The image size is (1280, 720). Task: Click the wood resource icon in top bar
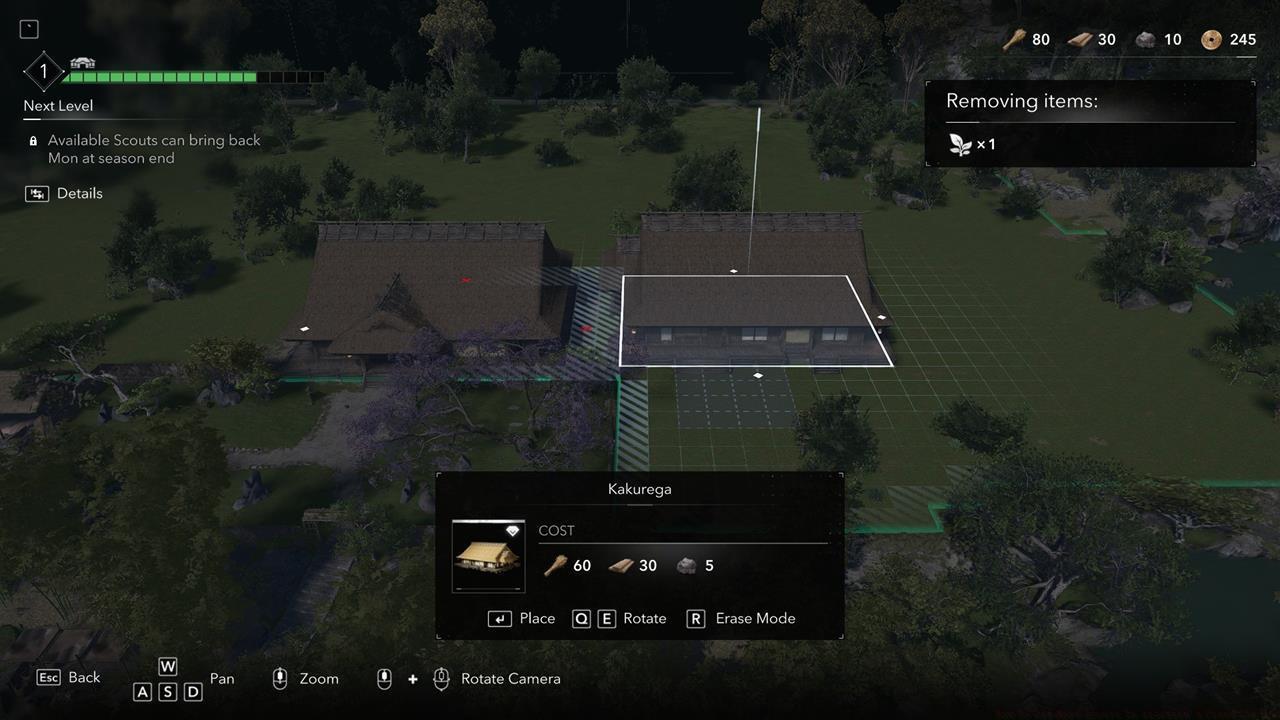[1014, 40]
